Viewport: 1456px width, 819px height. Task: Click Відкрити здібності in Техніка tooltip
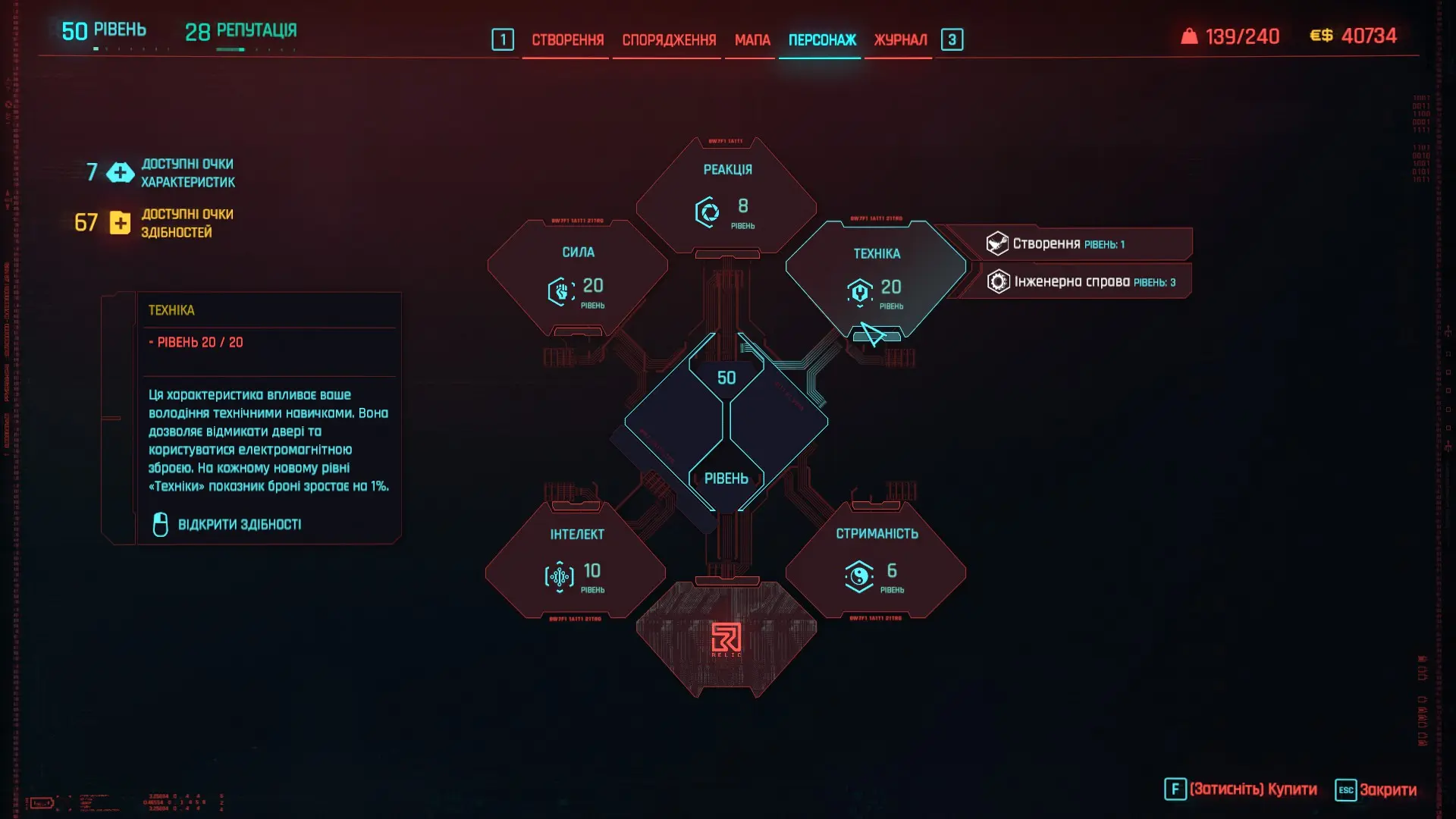[239, 525]
